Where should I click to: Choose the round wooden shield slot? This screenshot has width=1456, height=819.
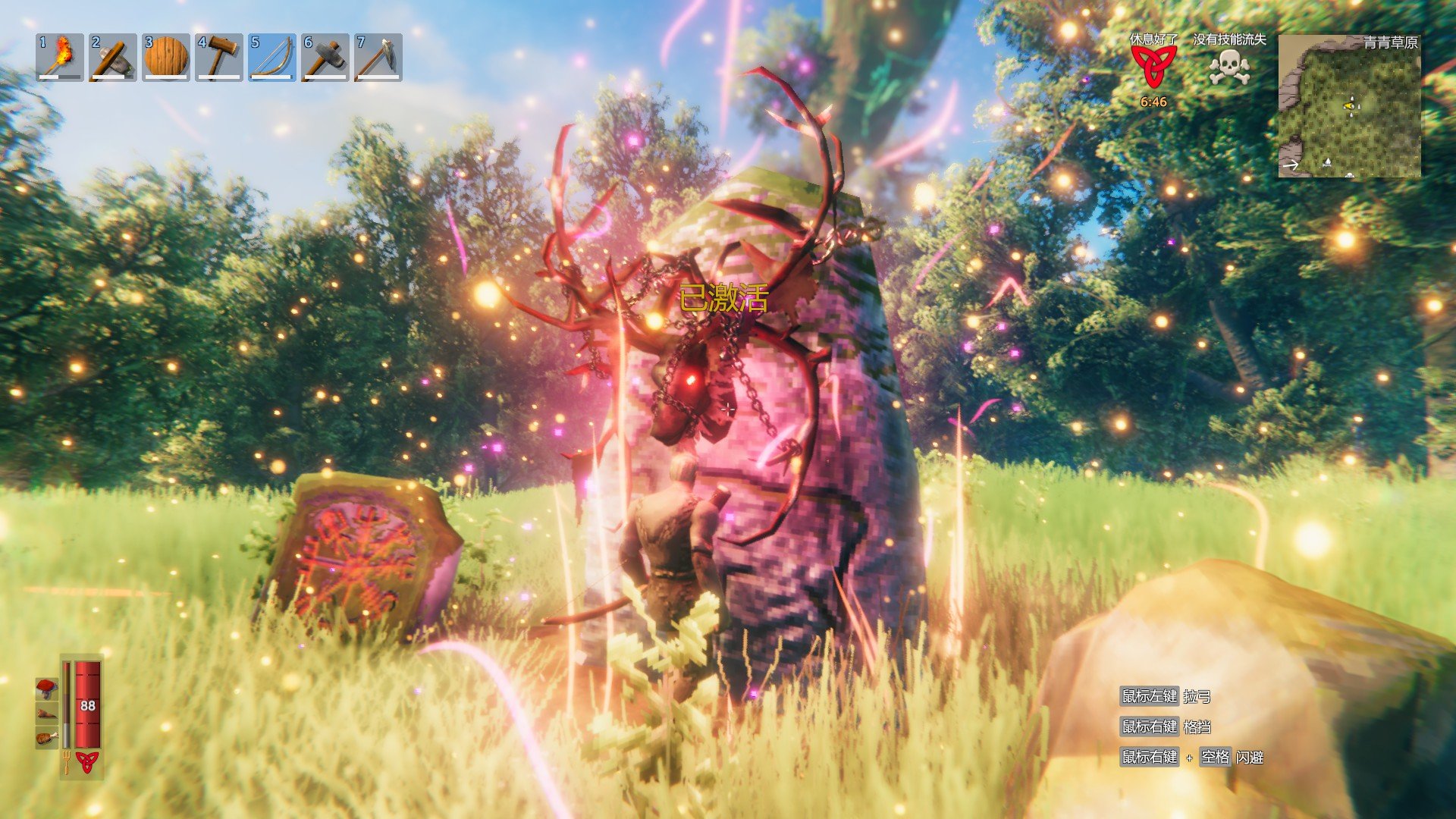166,57
